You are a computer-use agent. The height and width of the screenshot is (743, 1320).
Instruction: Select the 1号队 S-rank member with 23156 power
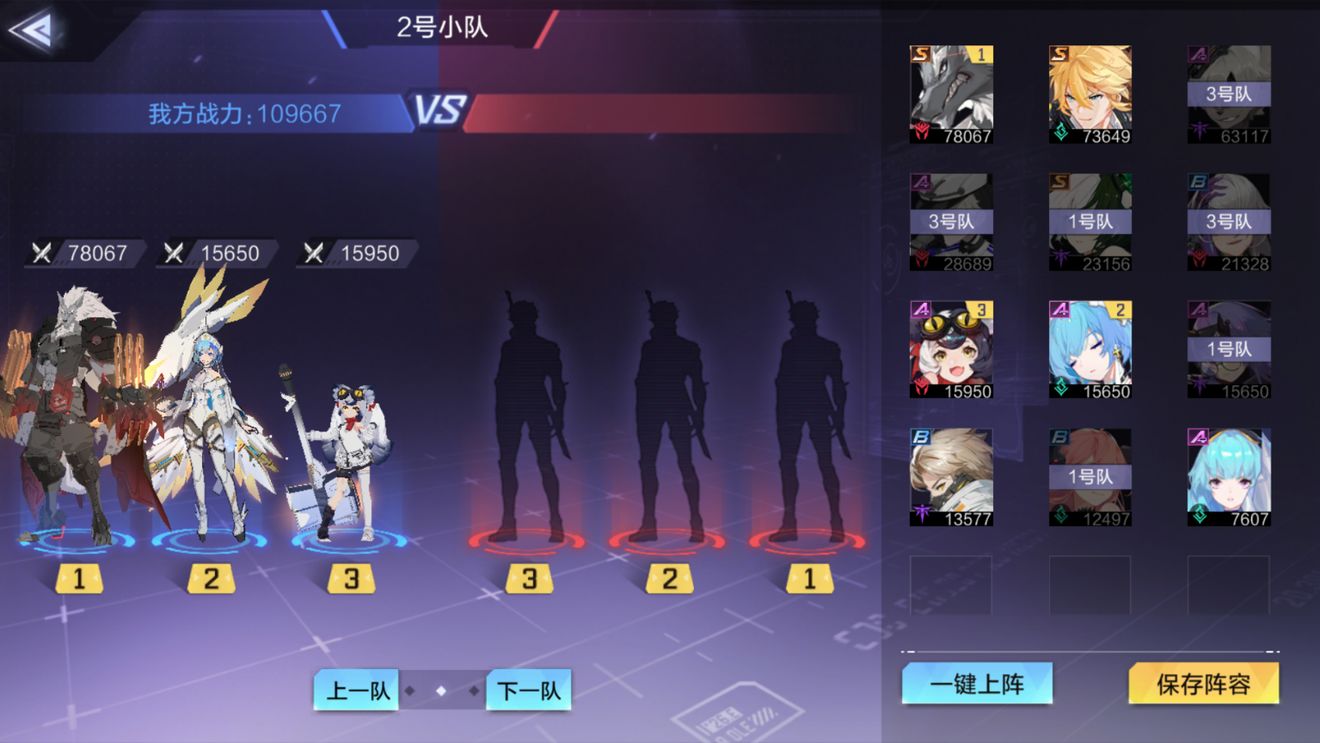point(1089,220)
